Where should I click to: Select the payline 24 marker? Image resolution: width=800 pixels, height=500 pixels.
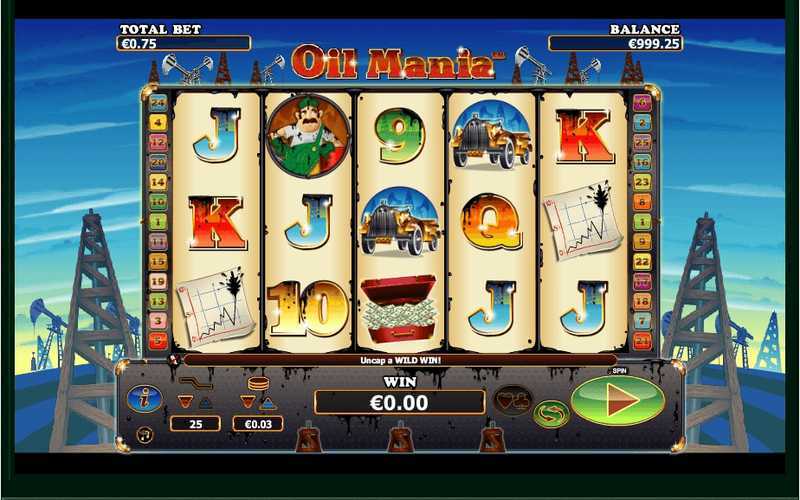pyautogui.click(x=157, y=102)
